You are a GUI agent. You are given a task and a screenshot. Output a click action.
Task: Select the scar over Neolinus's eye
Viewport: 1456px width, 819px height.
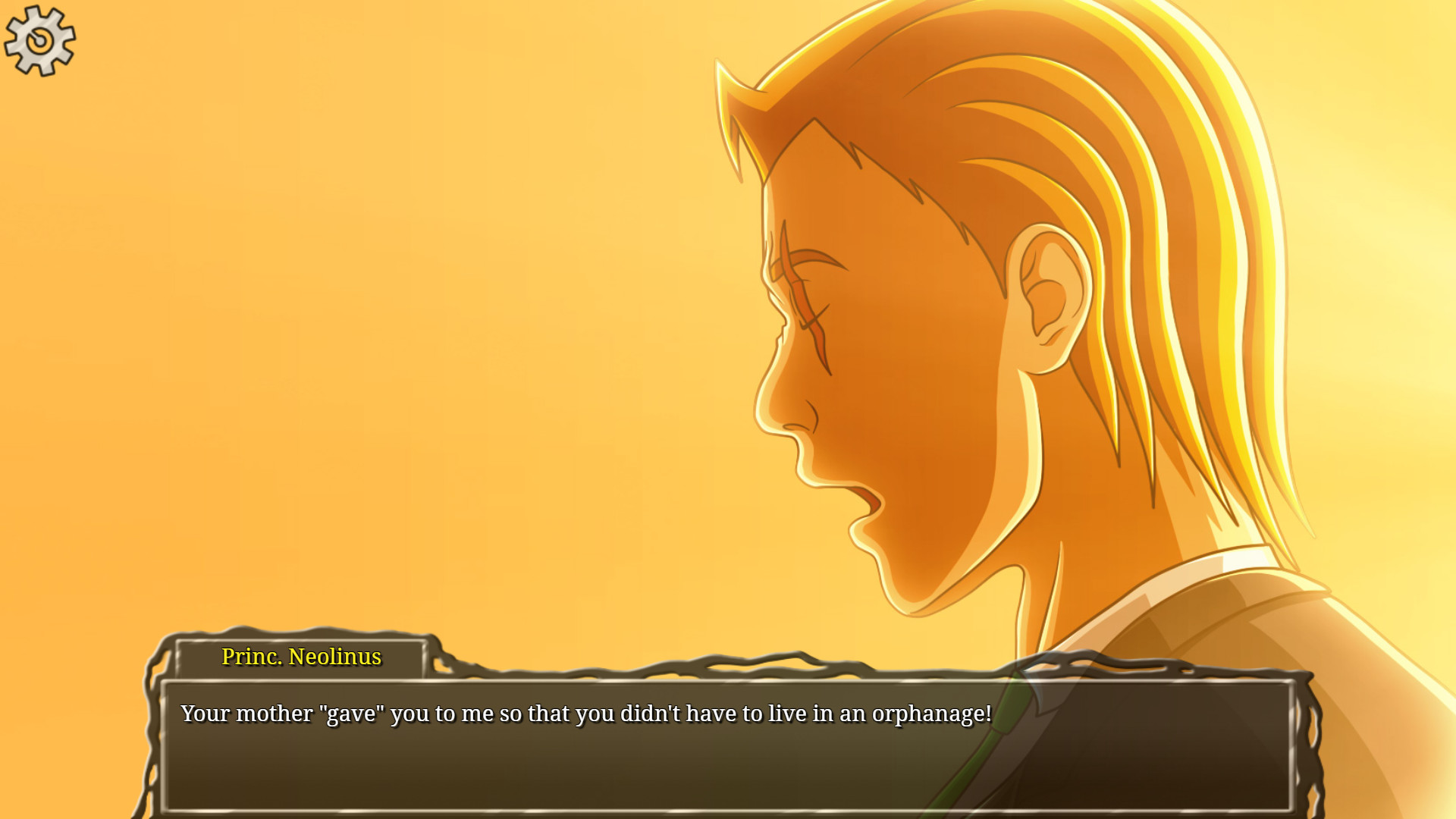click(x=804, y=303)
